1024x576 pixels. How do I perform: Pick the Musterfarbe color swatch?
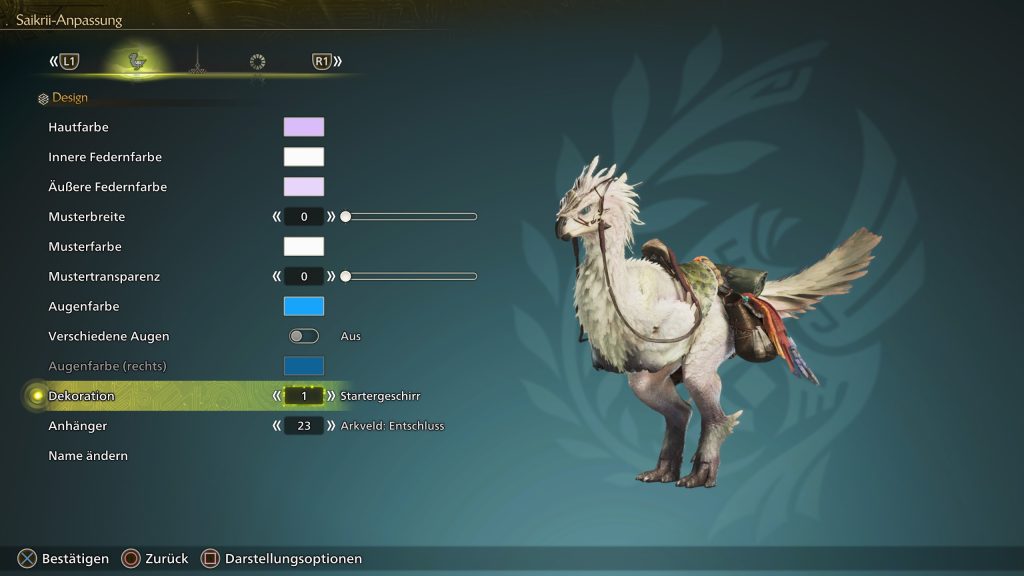(x=304, y=246)
